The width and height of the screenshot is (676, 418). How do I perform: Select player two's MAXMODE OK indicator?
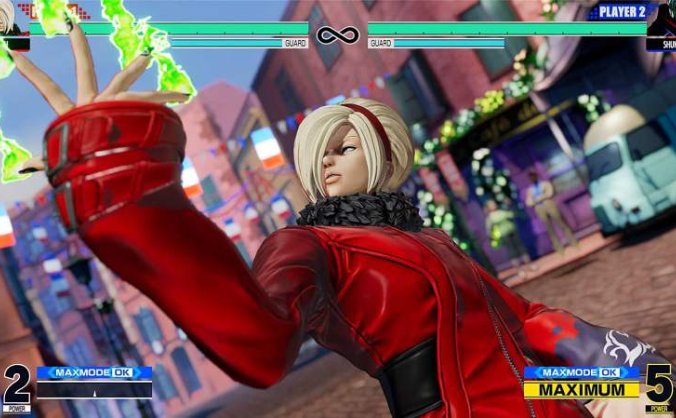tap(581, 373)
